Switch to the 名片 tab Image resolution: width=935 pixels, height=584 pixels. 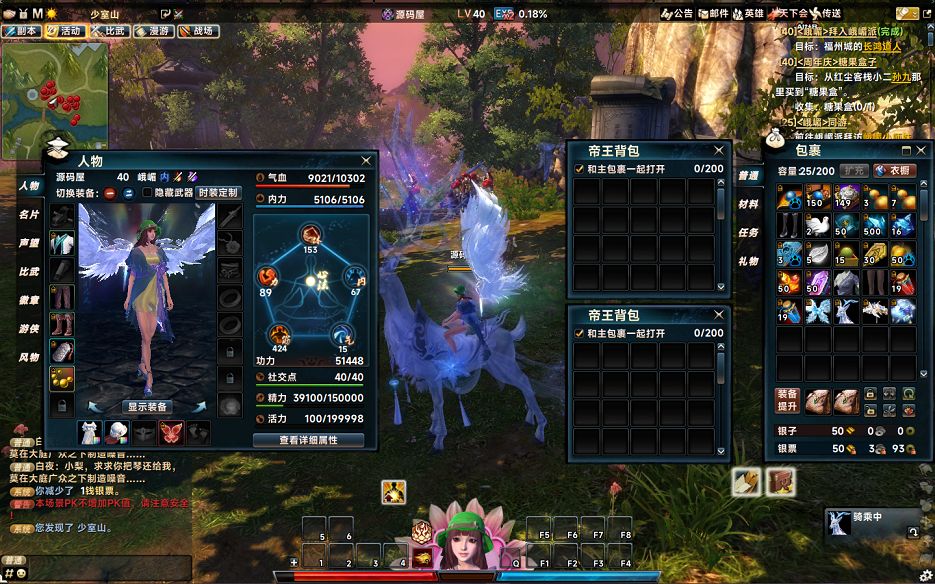pos(29,215)
